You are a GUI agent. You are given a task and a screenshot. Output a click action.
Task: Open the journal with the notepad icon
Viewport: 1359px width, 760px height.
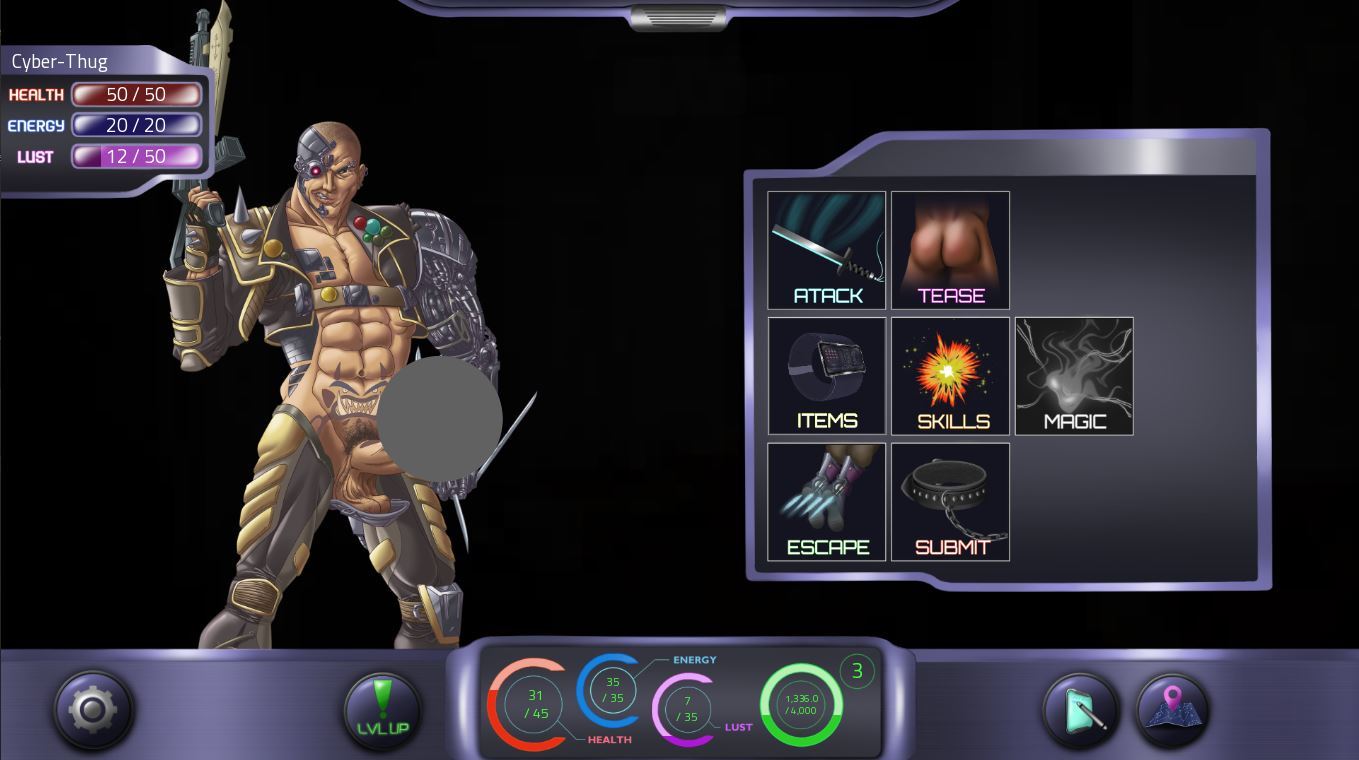pos(1080,710)
